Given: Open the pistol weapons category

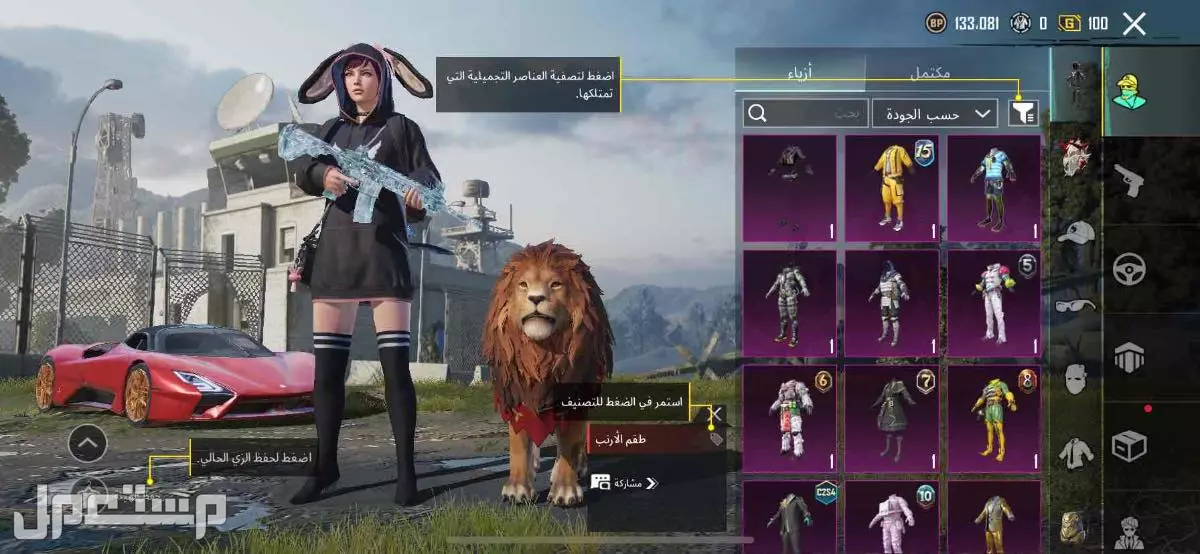Looking at the screenshot, I should click(1129, 181).
